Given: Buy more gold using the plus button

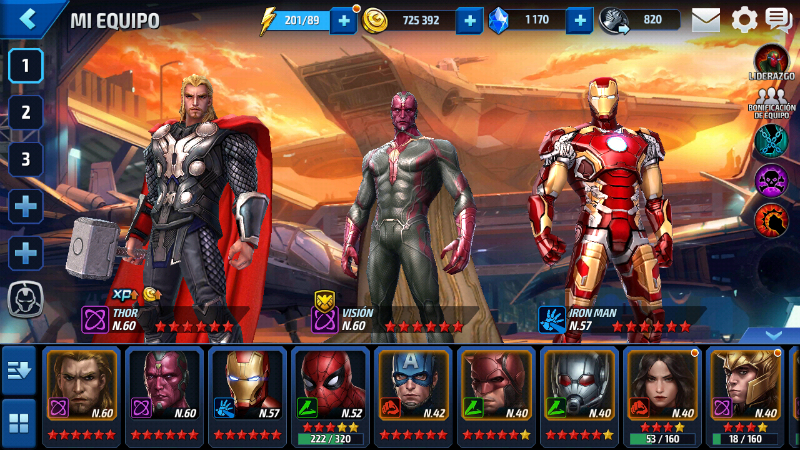Looking at the screenshot, I should (x=469, y=20).
